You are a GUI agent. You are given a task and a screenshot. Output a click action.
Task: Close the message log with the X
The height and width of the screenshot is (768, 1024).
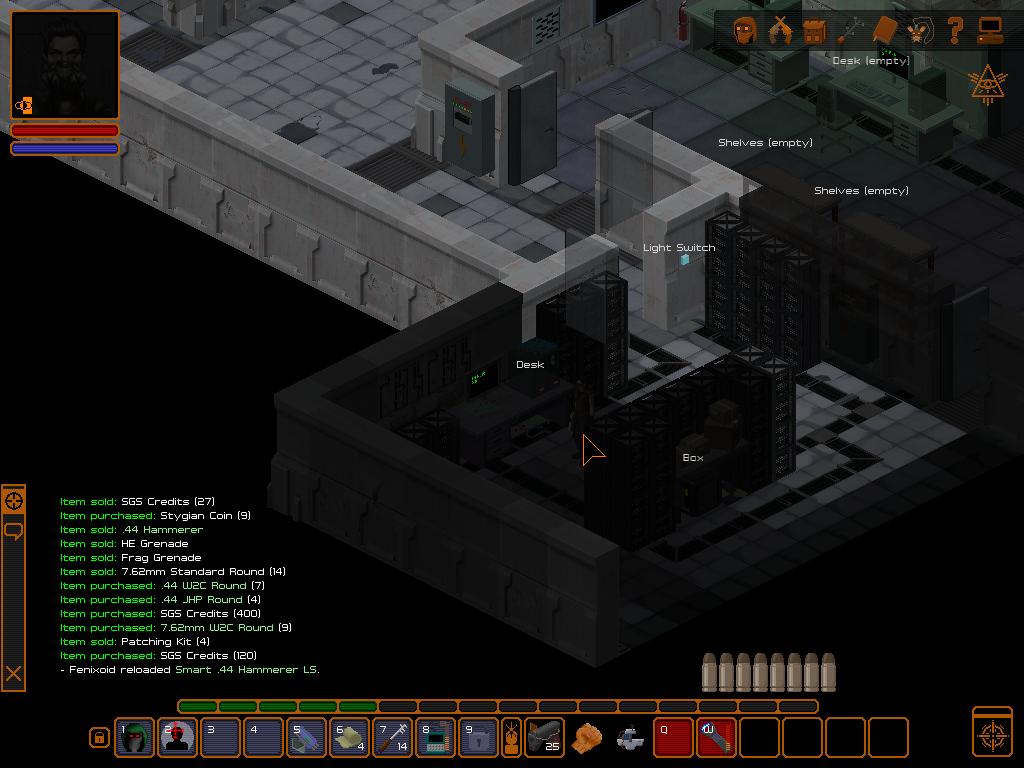click(14, 675)
